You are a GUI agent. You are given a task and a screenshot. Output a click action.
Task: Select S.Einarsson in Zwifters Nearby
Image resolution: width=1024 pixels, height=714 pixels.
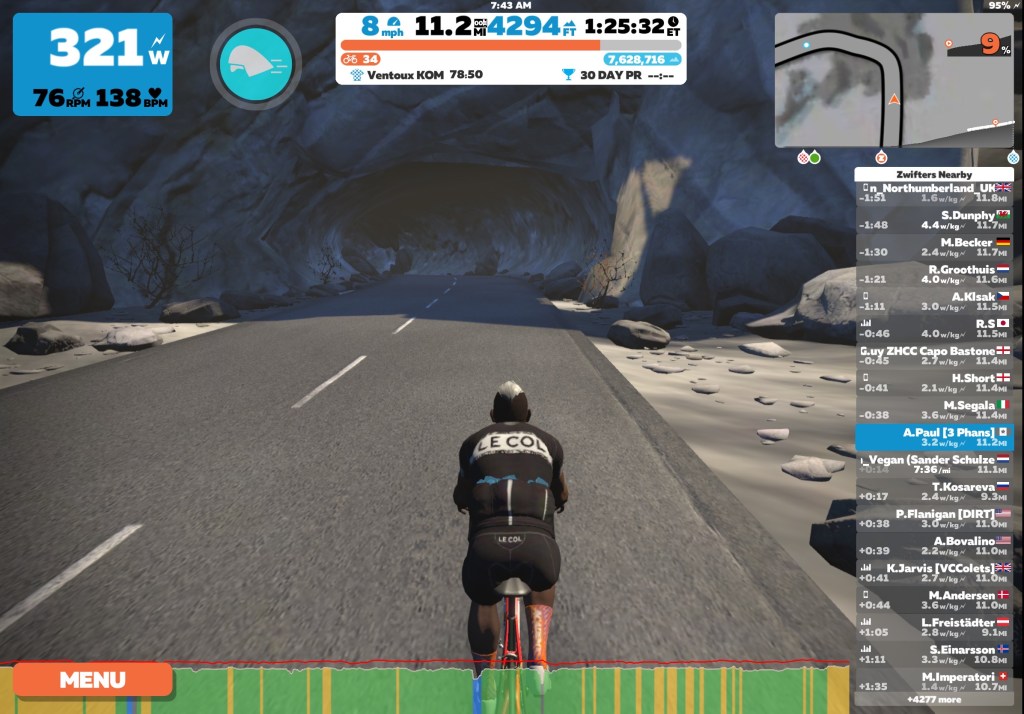[934, 654]
